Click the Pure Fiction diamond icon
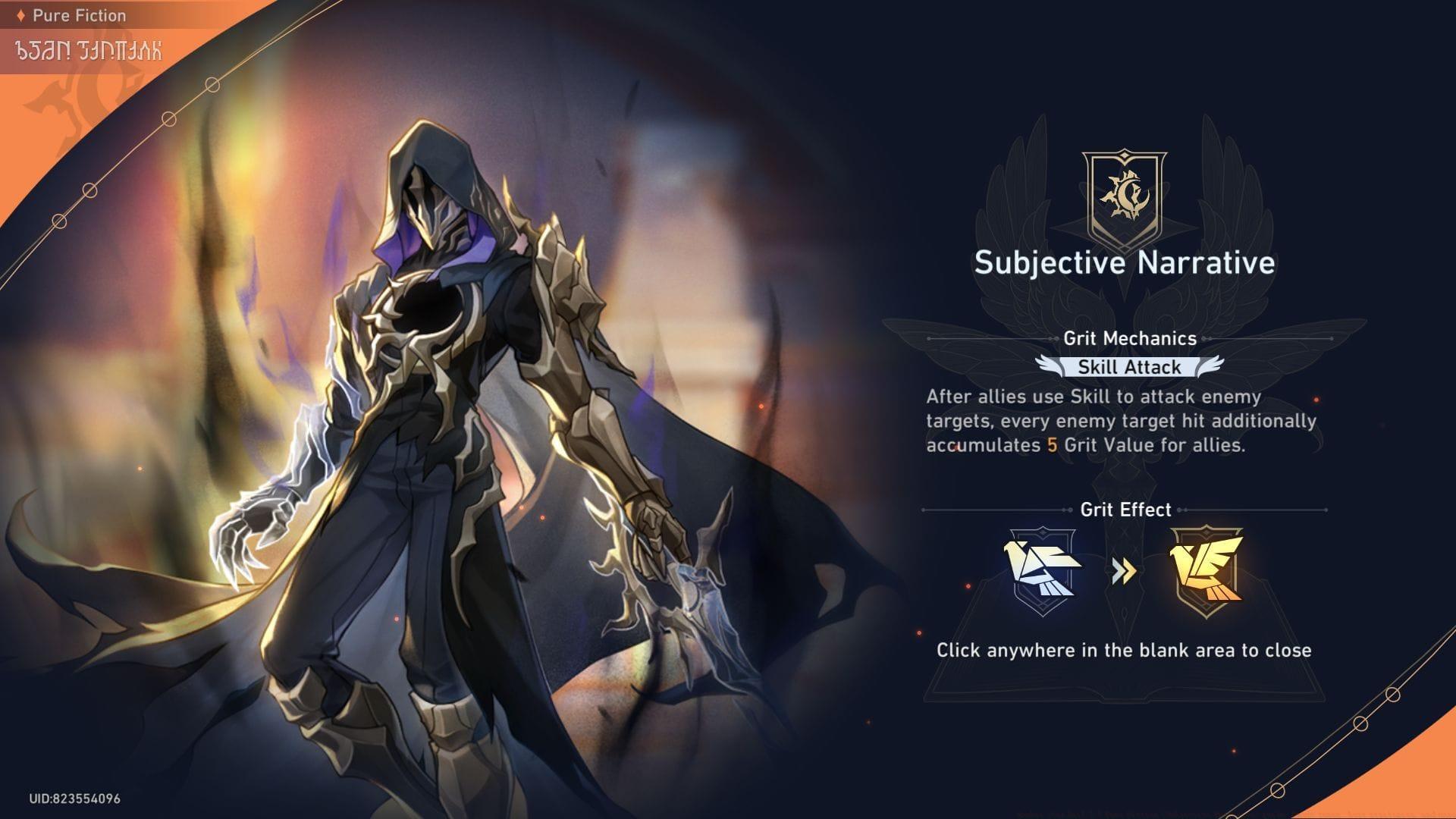Viewport: 1456px width, 819px height. coord(21,14)
